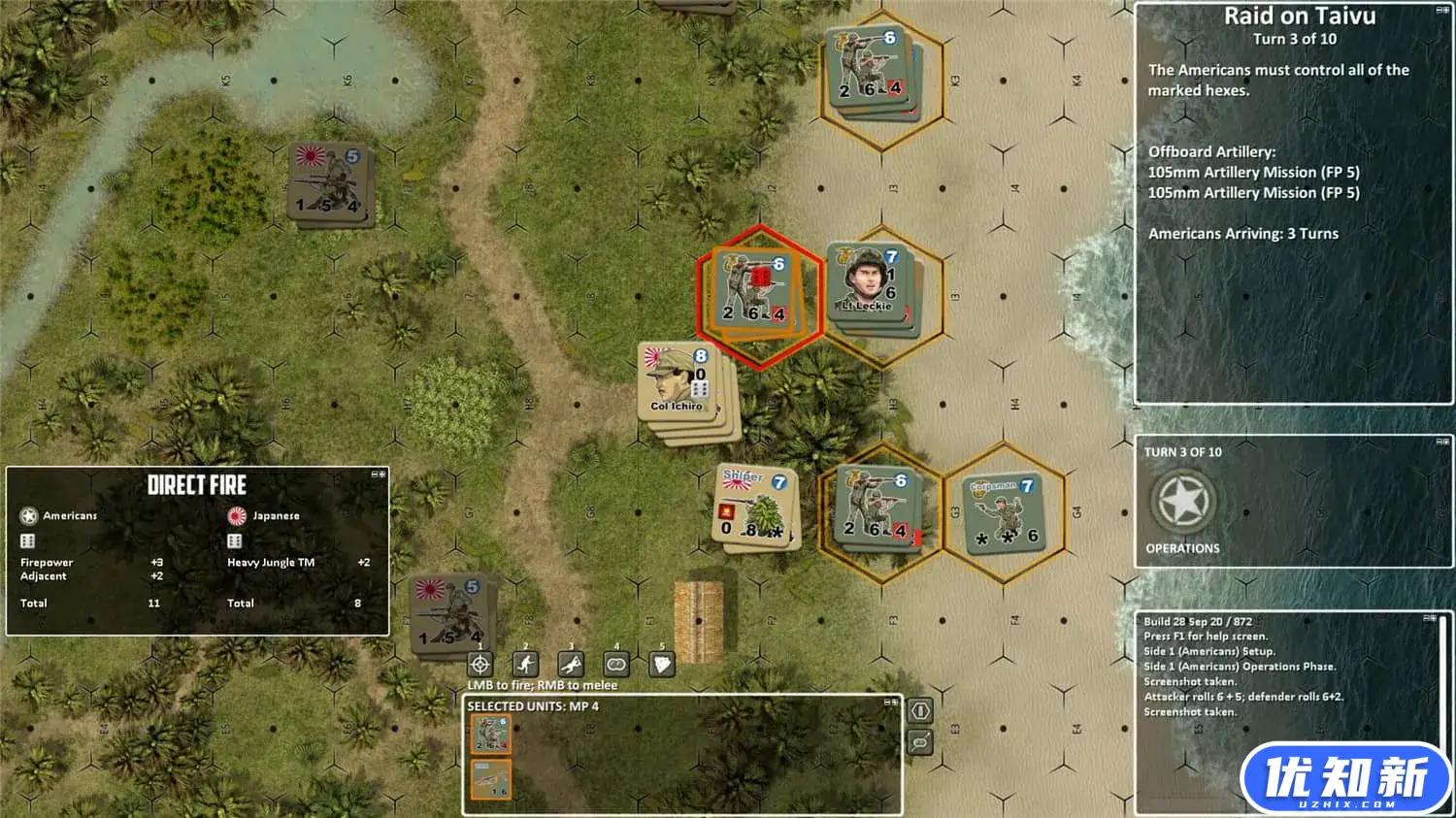Select the Sniper unit counter

tap(755, 505)
